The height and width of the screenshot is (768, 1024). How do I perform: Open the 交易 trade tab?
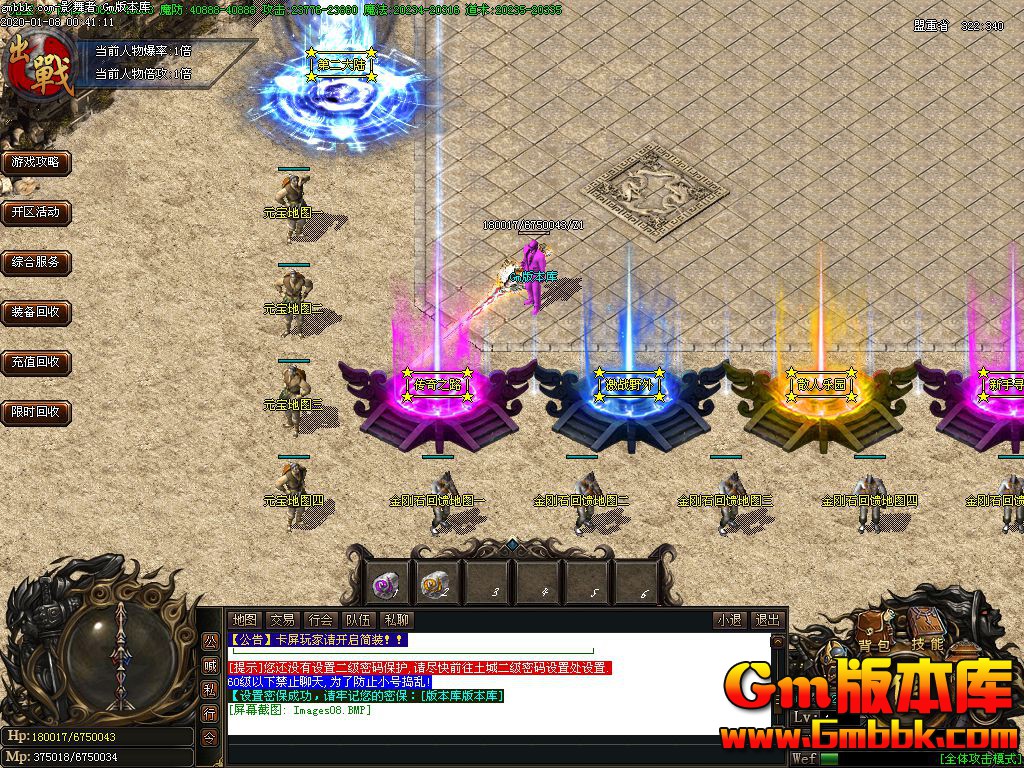pos(282,620)
